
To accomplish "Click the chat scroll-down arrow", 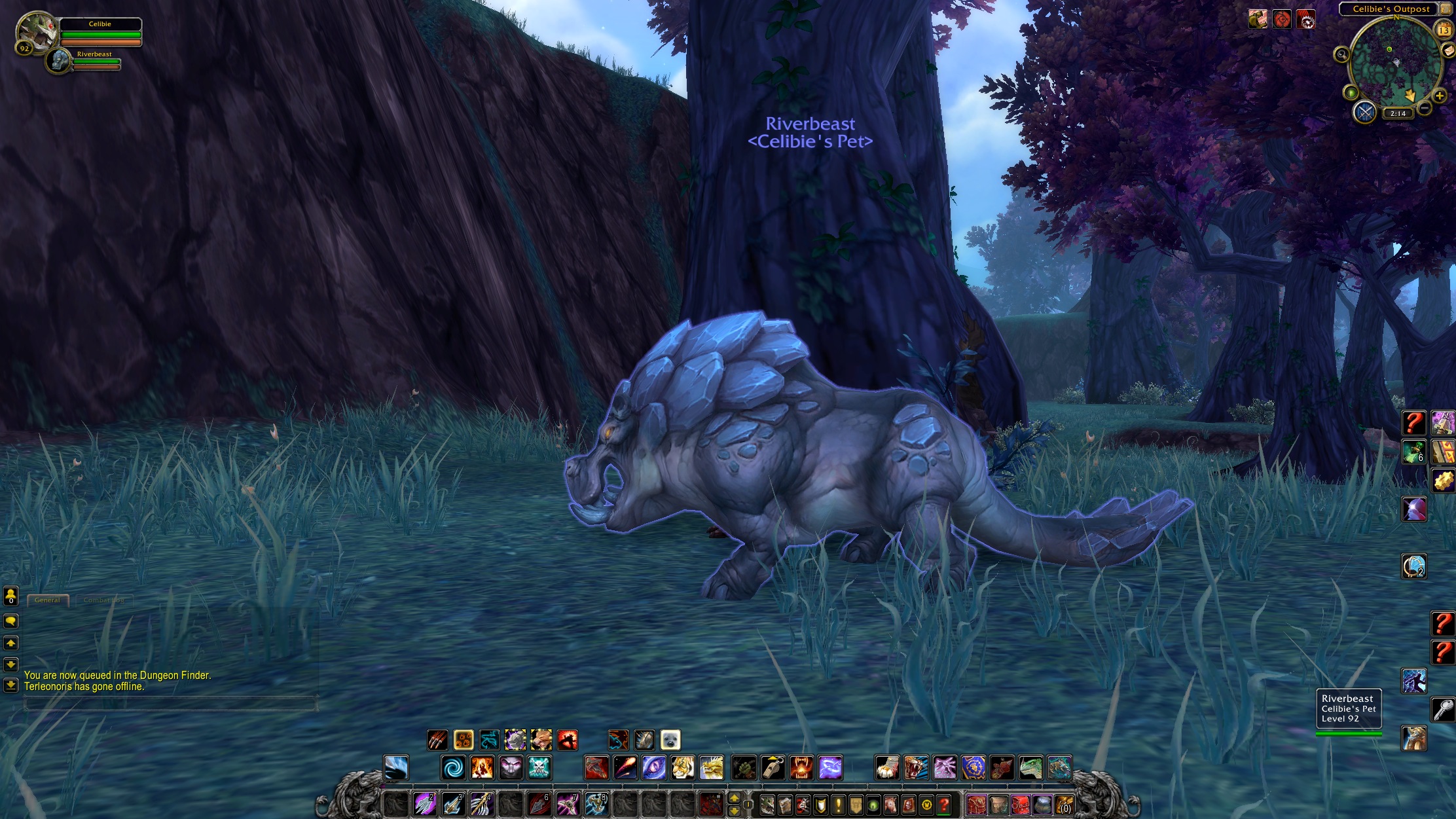I will point(11,666).
